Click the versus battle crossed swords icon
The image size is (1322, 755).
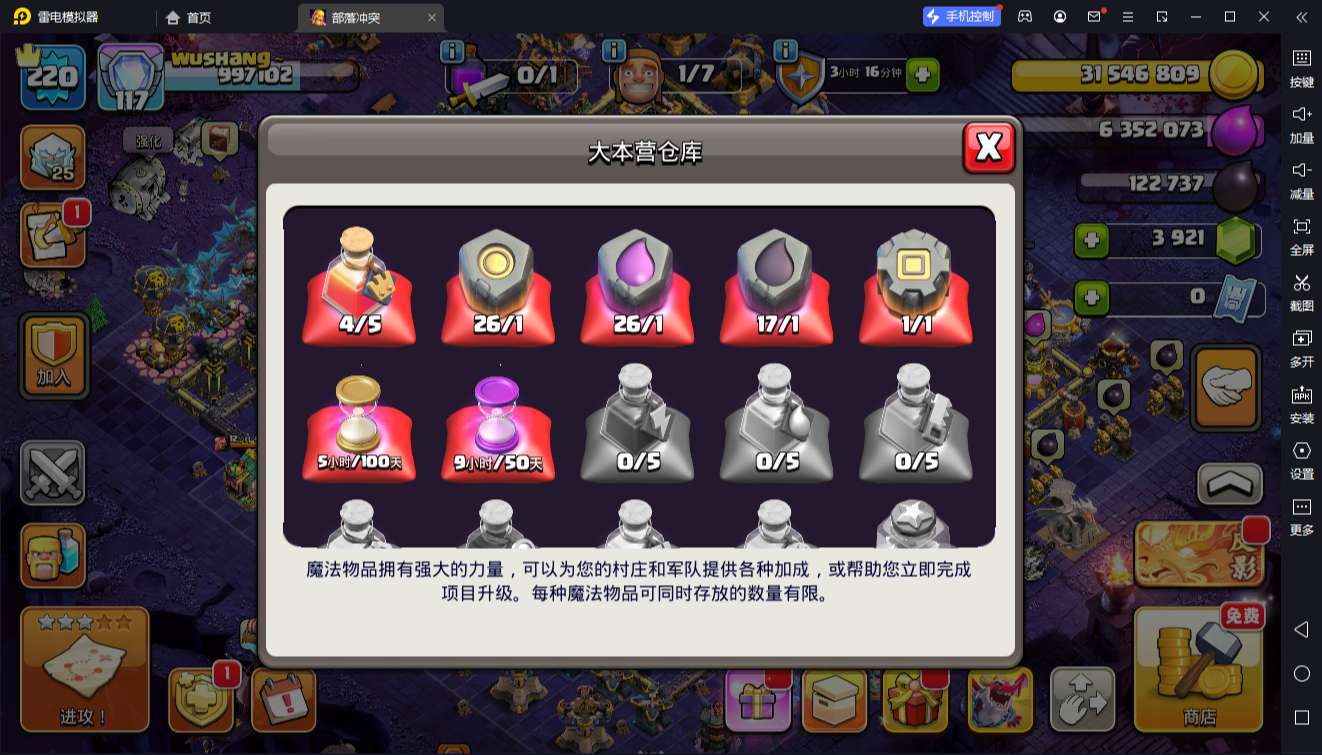[x=52, y=470]
